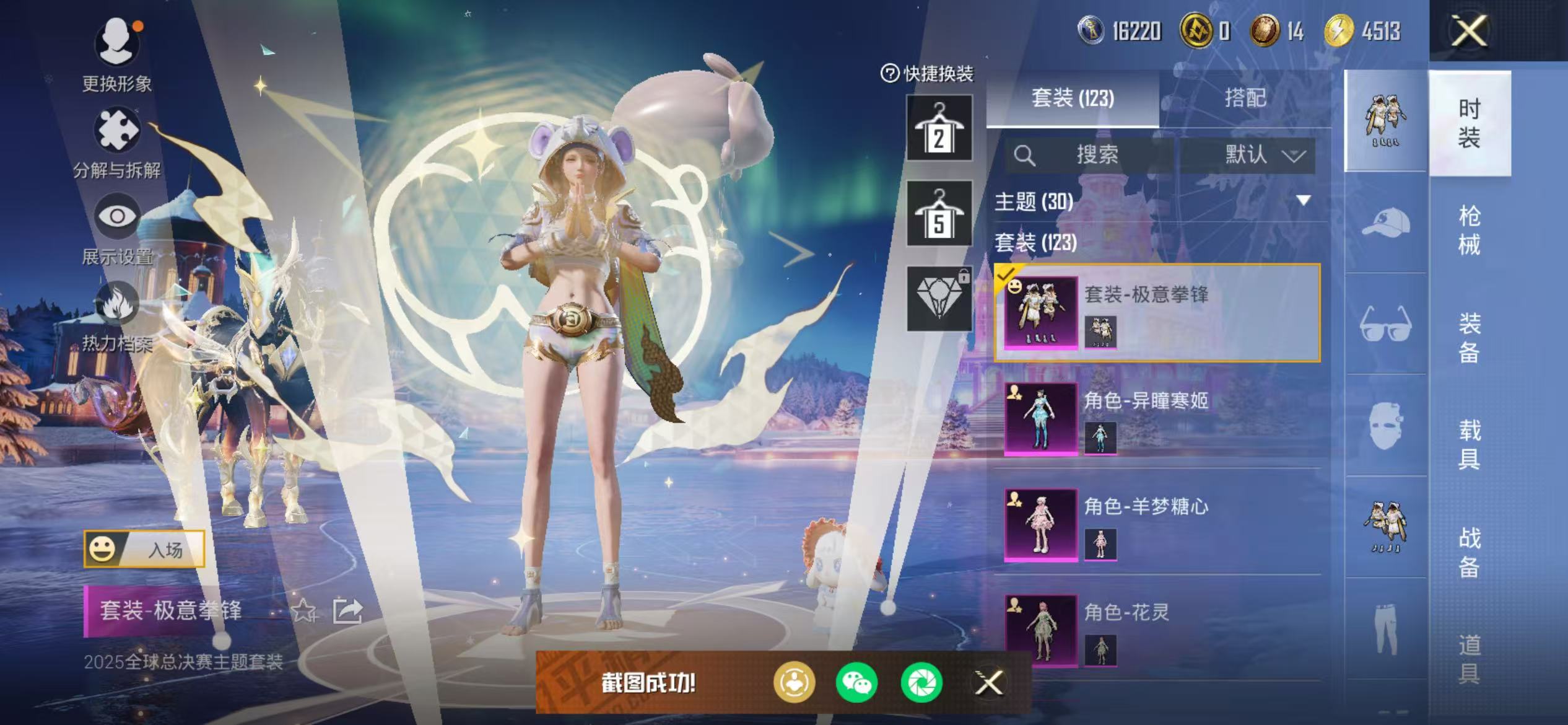
Task: Select the pants category icon
Action: pos(1387,631)
